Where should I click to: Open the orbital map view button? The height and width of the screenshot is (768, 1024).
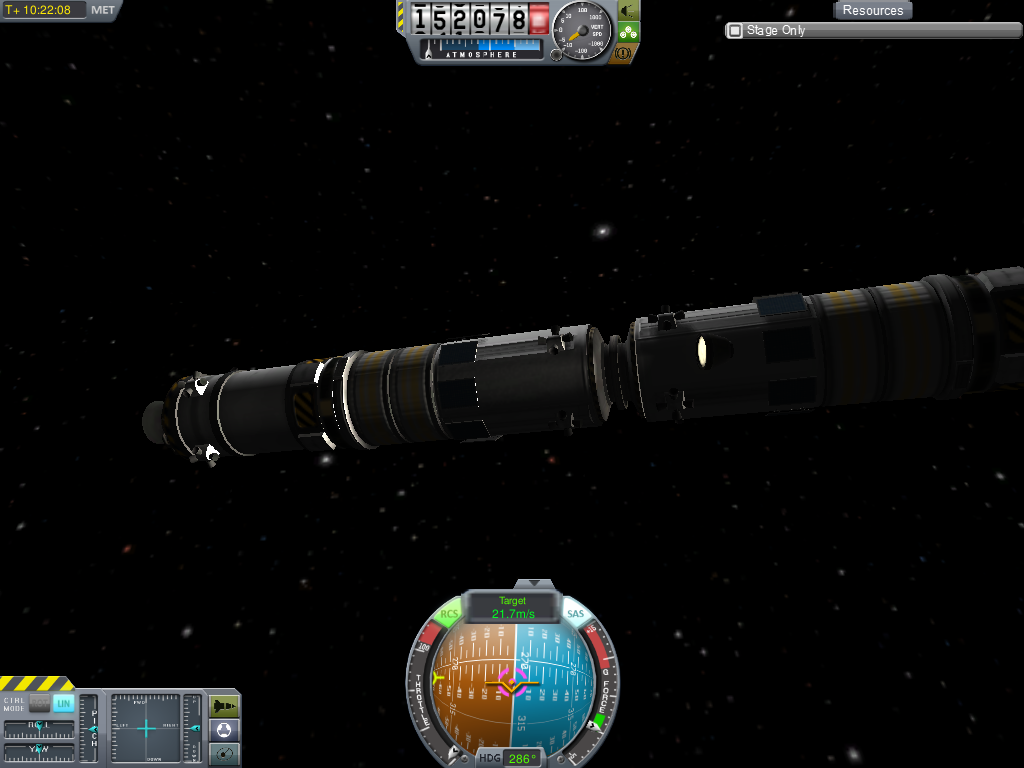pos(225,753)
